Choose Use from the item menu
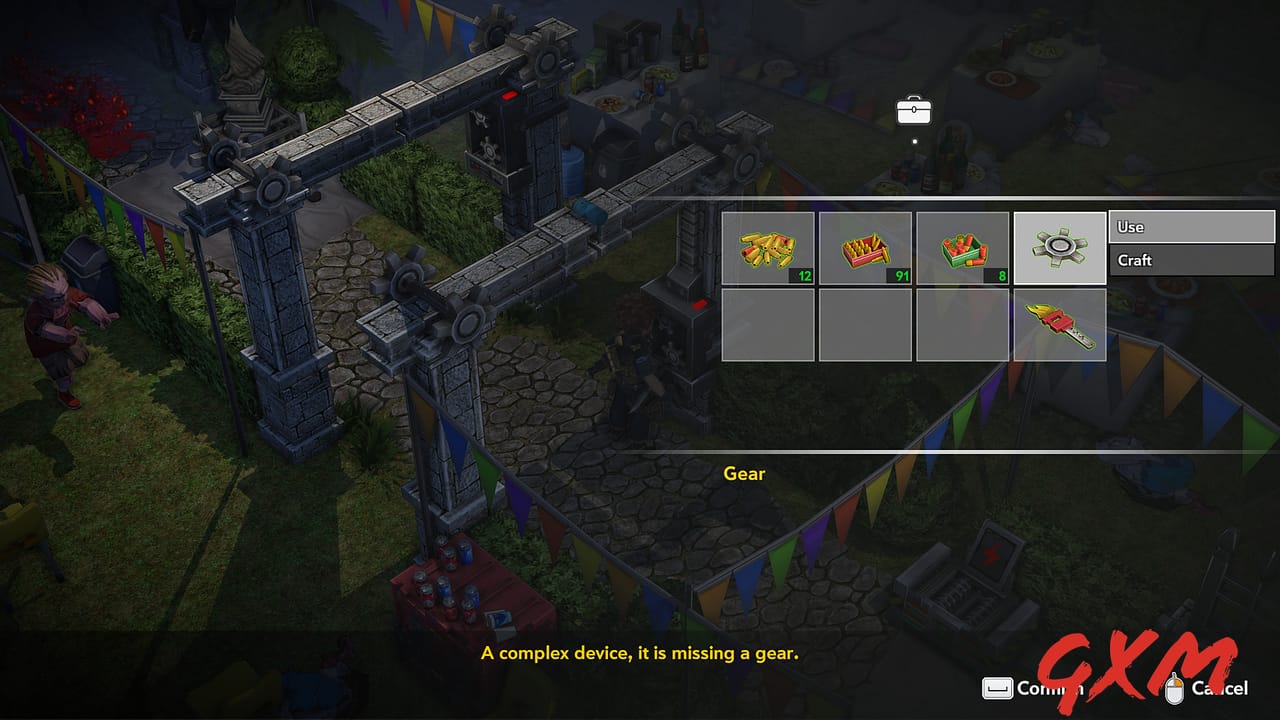The height and width of the screenshot is (720, 1280). tap(1190, 226)
